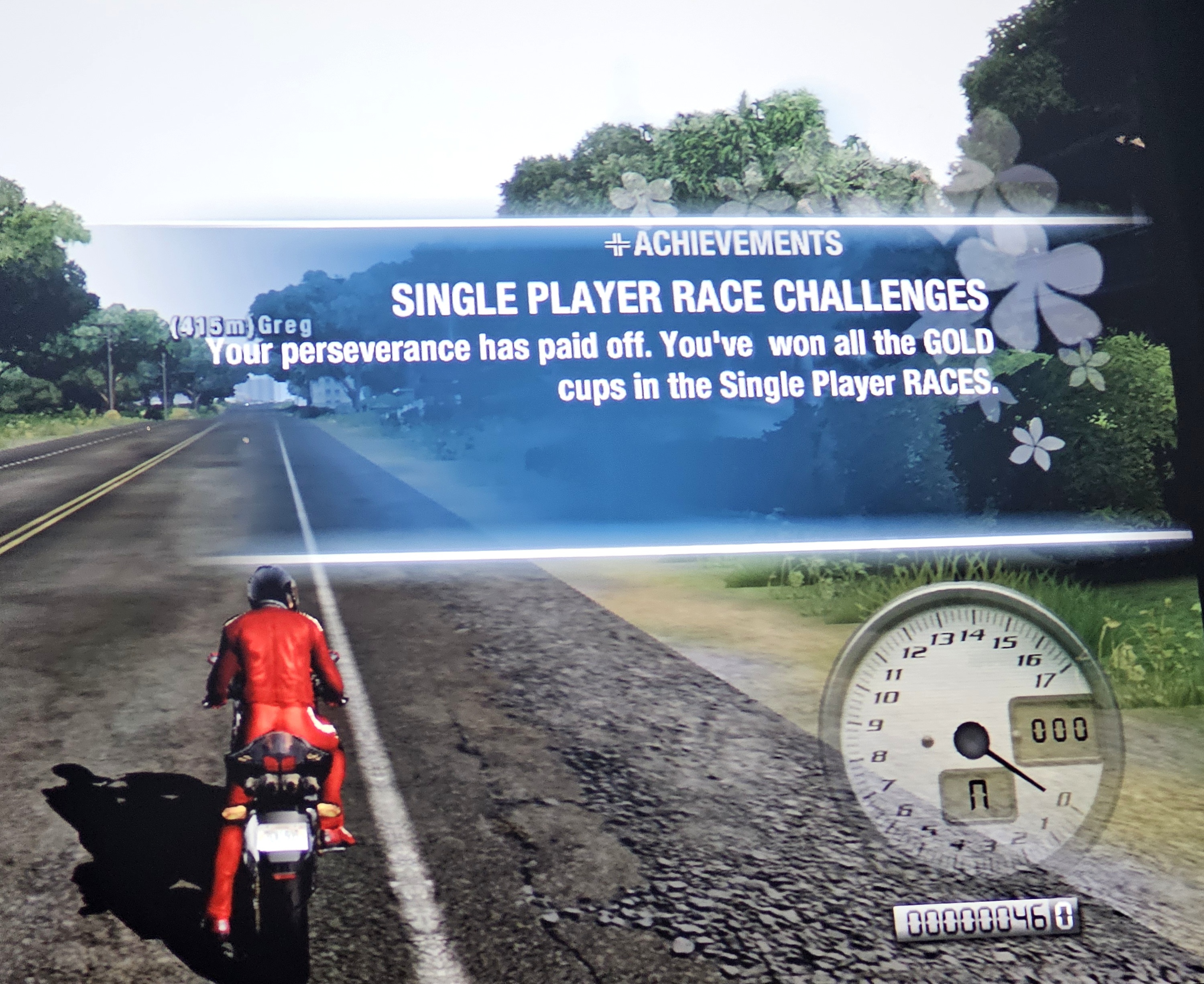Click the Single Player Race Challenges achievement banner

click(x=688, y=299)
